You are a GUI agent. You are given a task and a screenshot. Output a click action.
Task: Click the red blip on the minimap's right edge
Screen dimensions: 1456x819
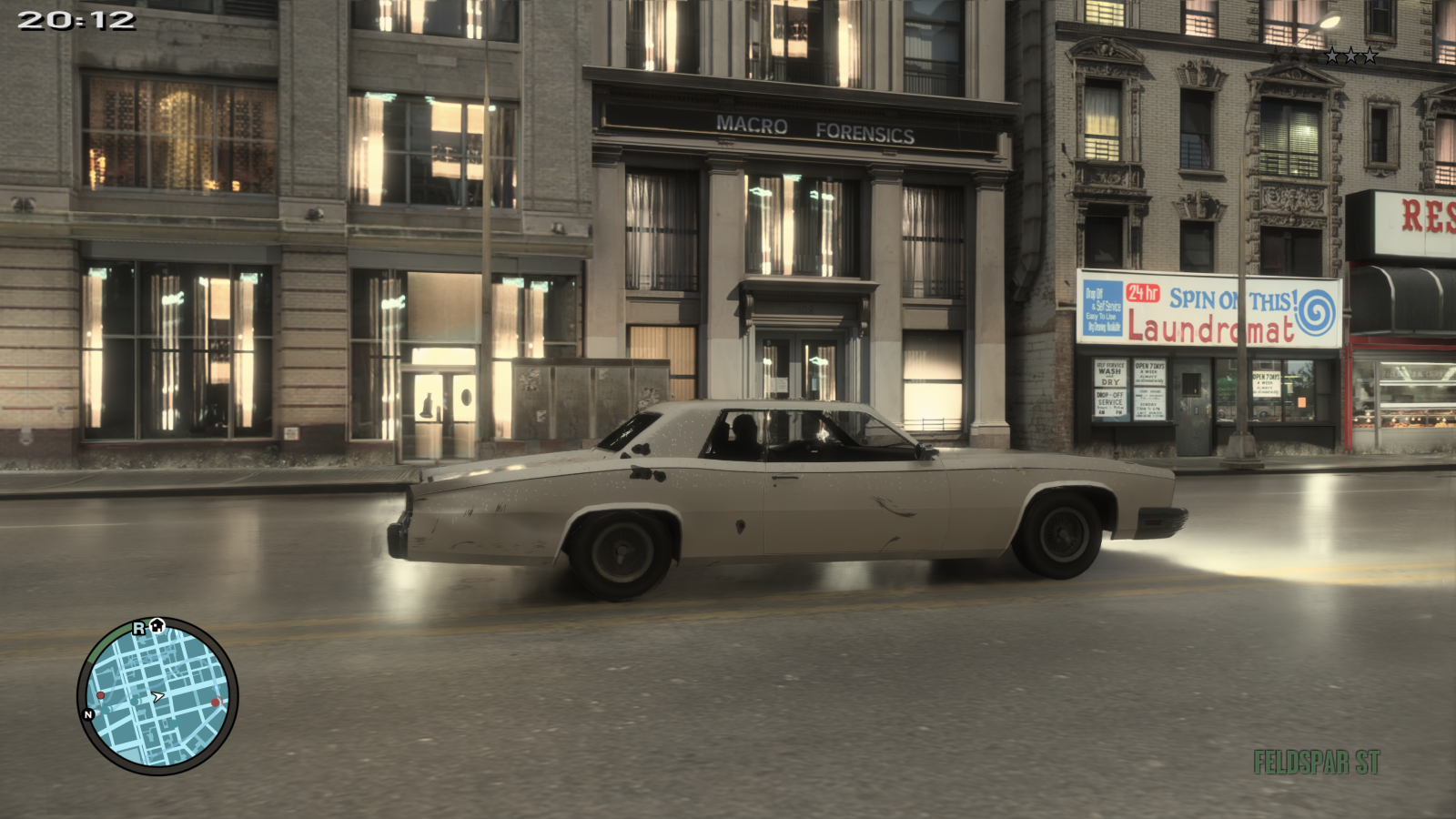(x=216, y=703)
